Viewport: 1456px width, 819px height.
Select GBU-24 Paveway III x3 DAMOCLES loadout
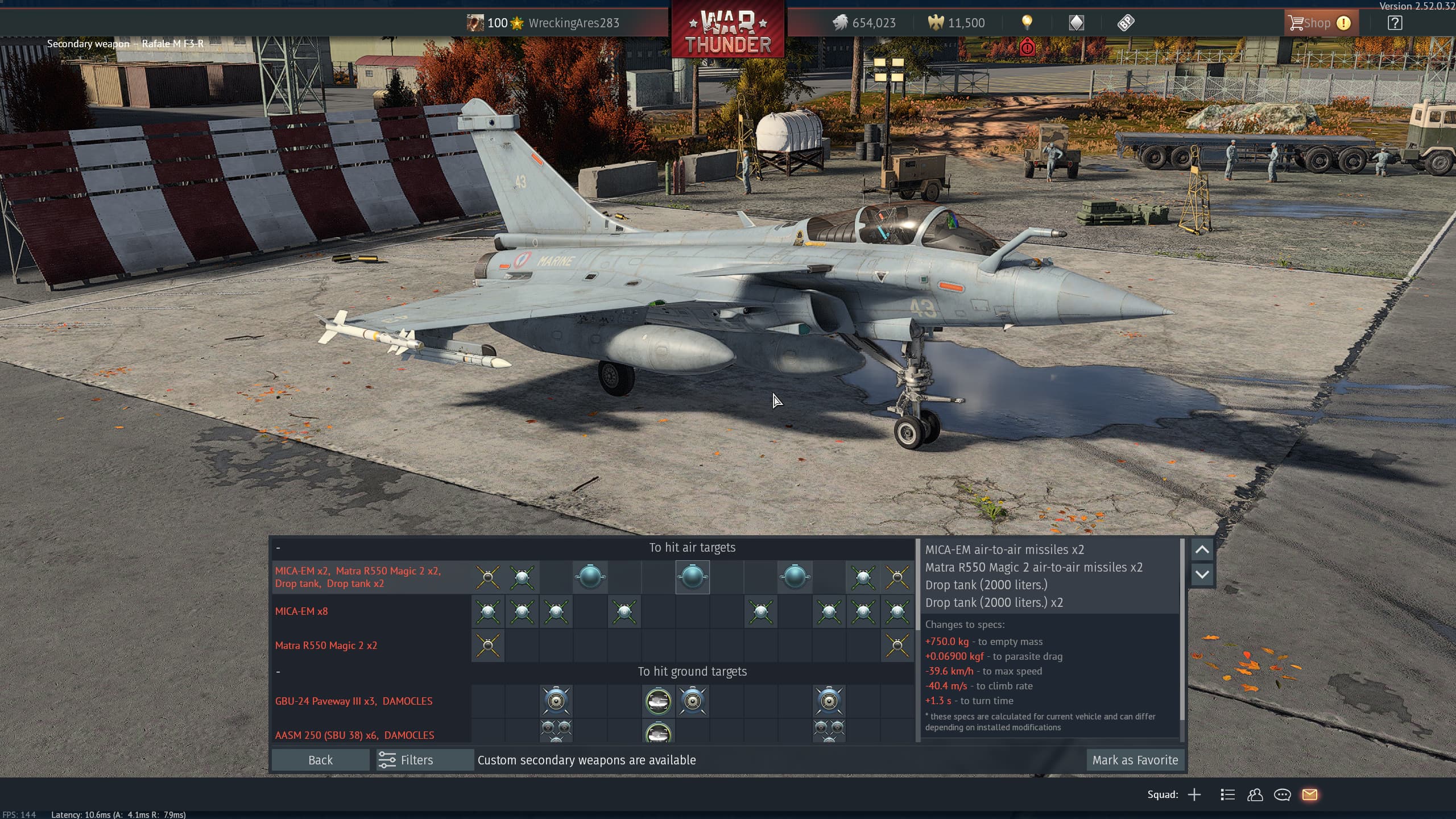[353, 701]
